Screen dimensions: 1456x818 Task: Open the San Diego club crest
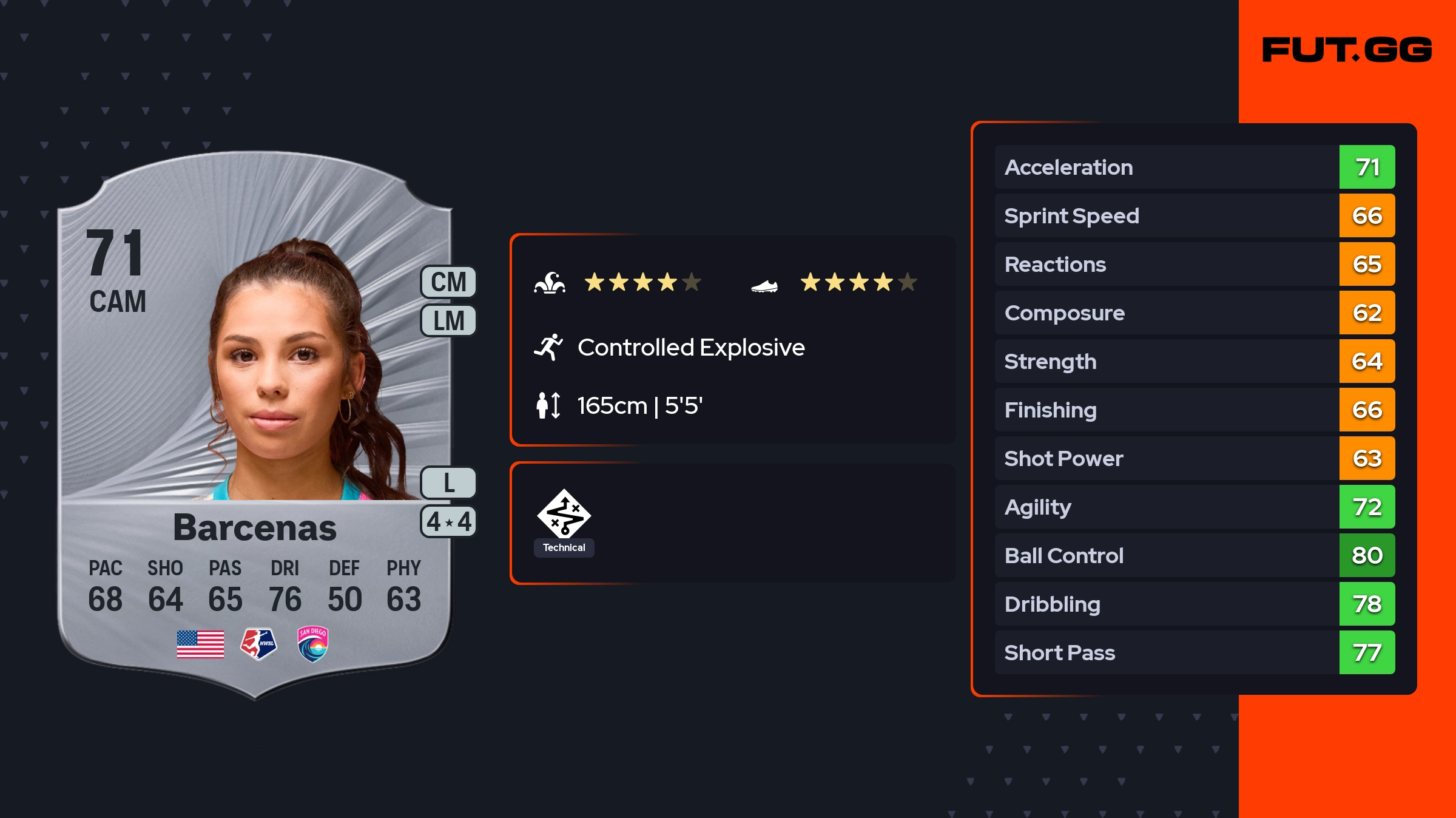[x=313, y=644]
